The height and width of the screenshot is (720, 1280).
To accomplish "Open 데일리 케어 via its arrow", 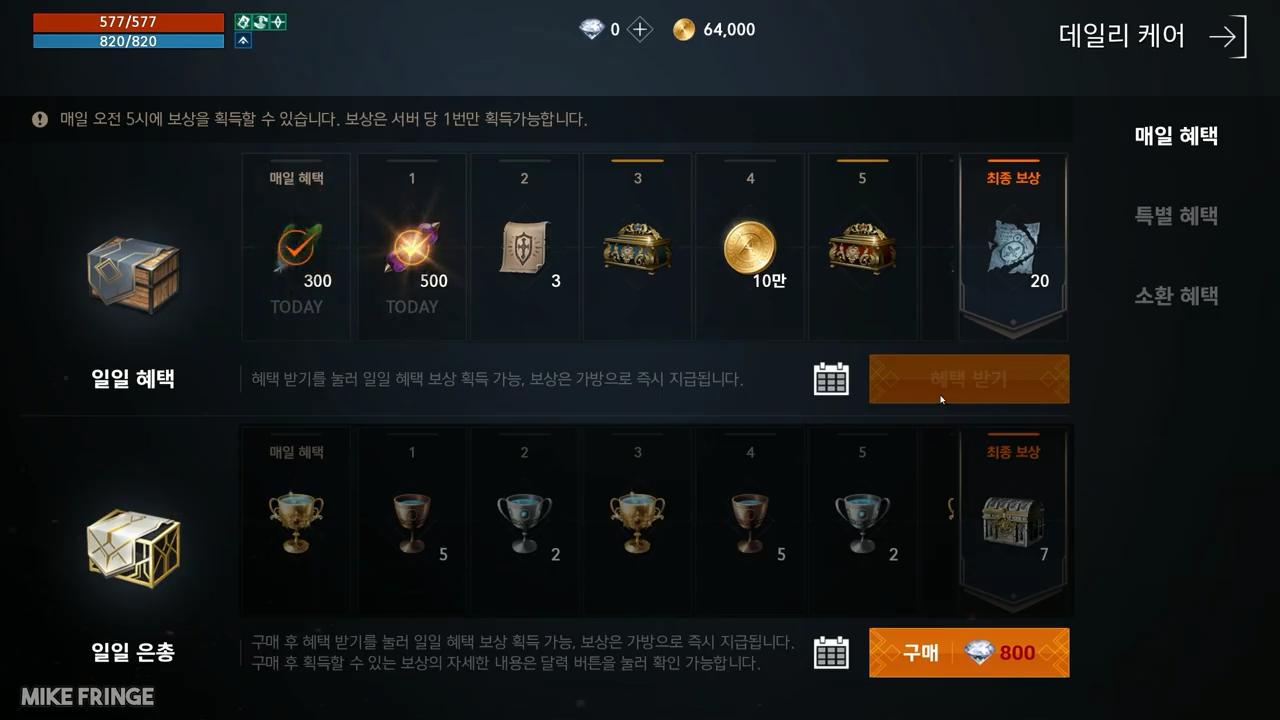I will pyautogui.click(x=1224, y=36).
